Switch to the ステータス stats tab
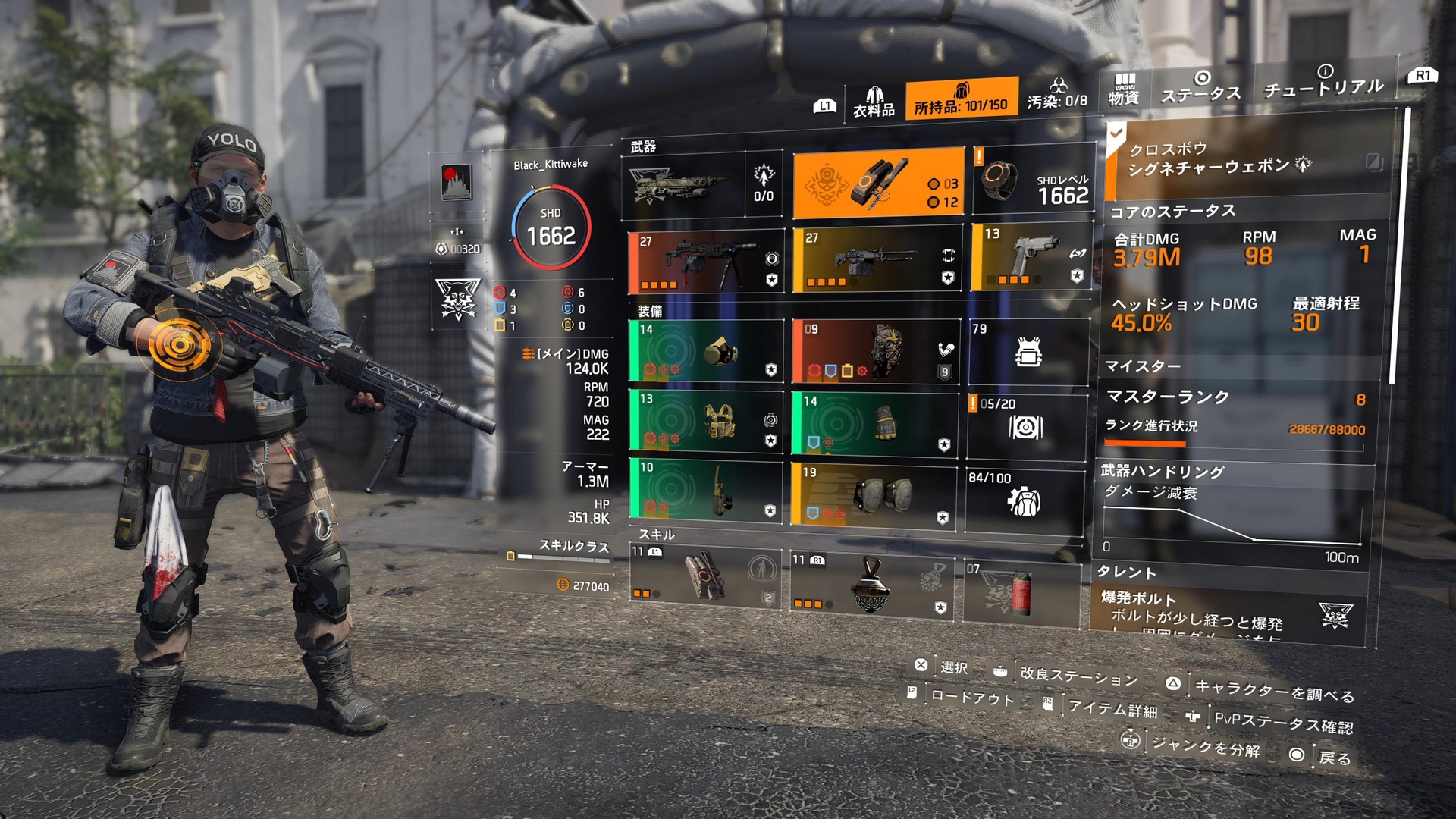 pos(1201,87)
